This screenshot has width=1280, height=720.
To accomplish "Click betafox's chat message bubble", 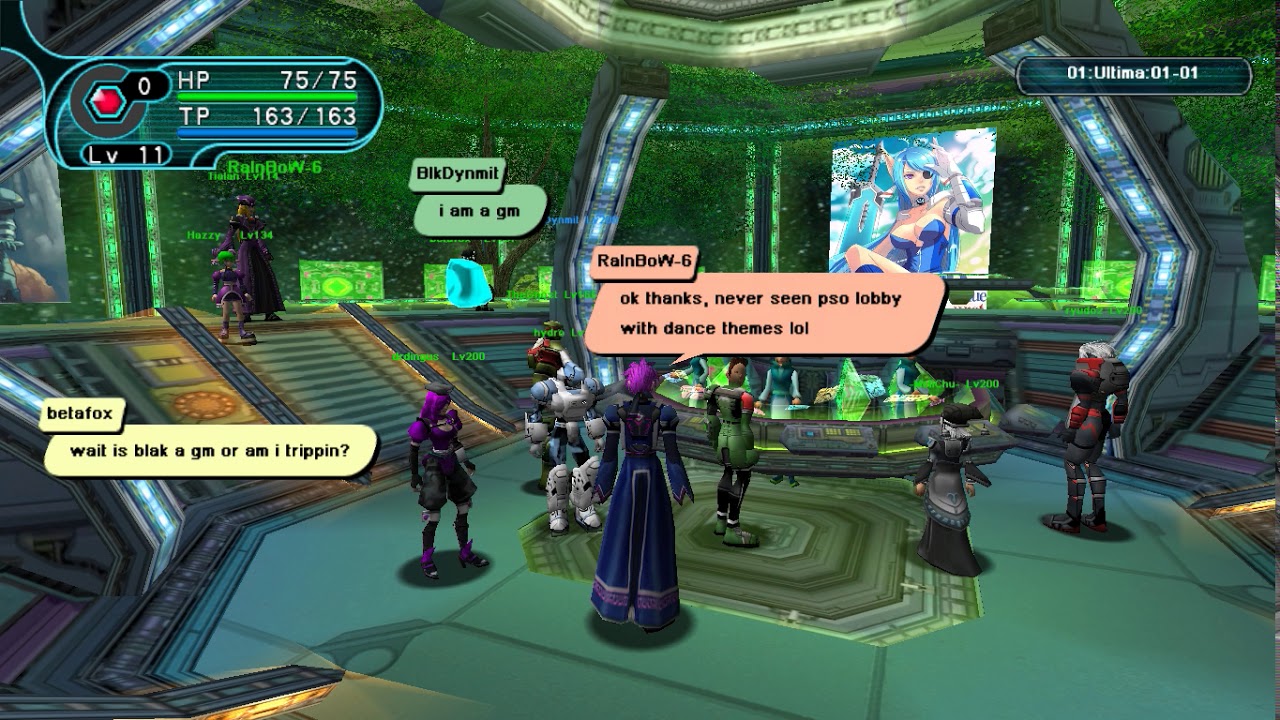I will coord(210,451).
